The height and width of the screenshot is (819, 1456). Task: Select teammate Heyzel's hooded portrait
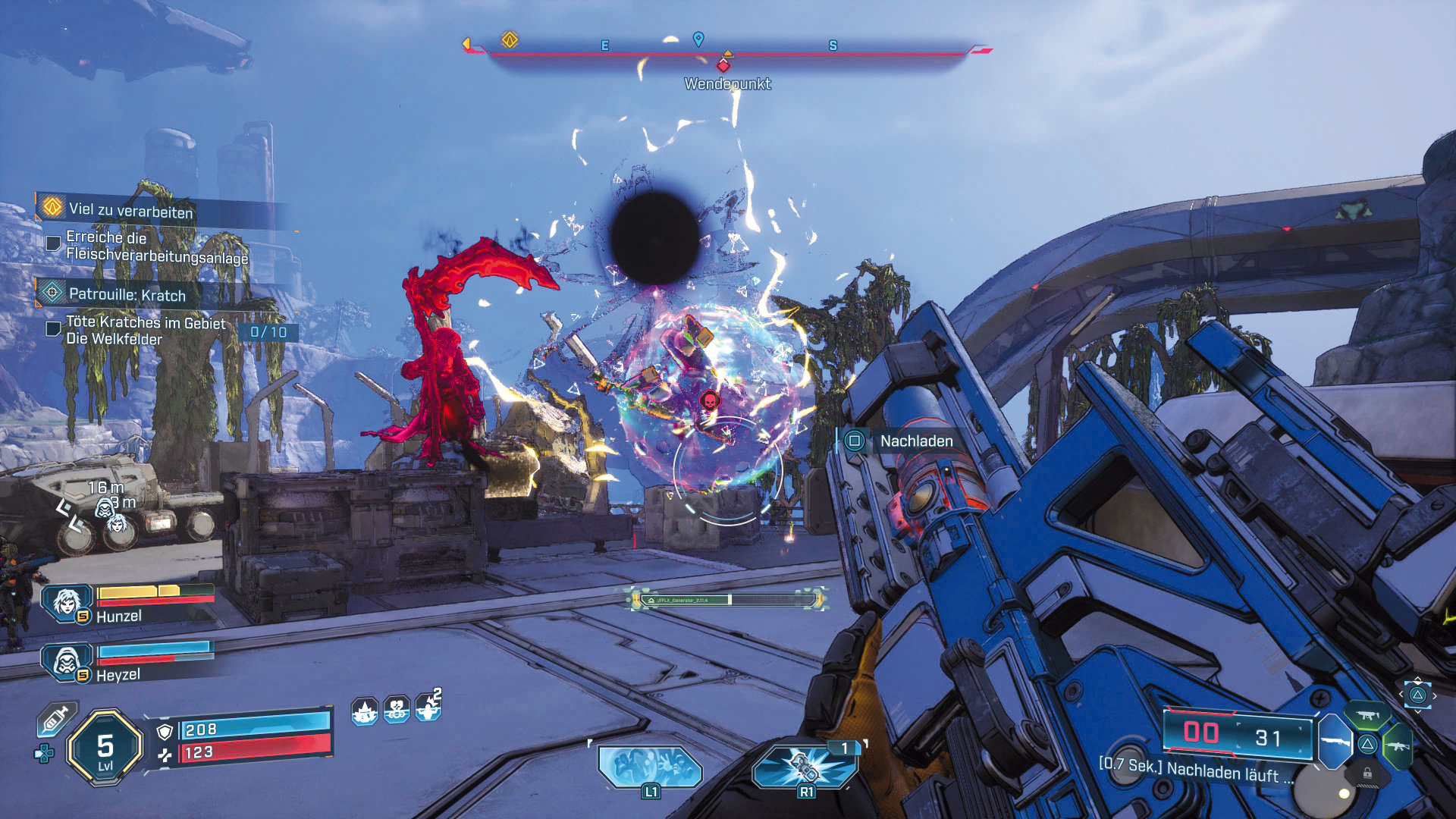(67, 661)
